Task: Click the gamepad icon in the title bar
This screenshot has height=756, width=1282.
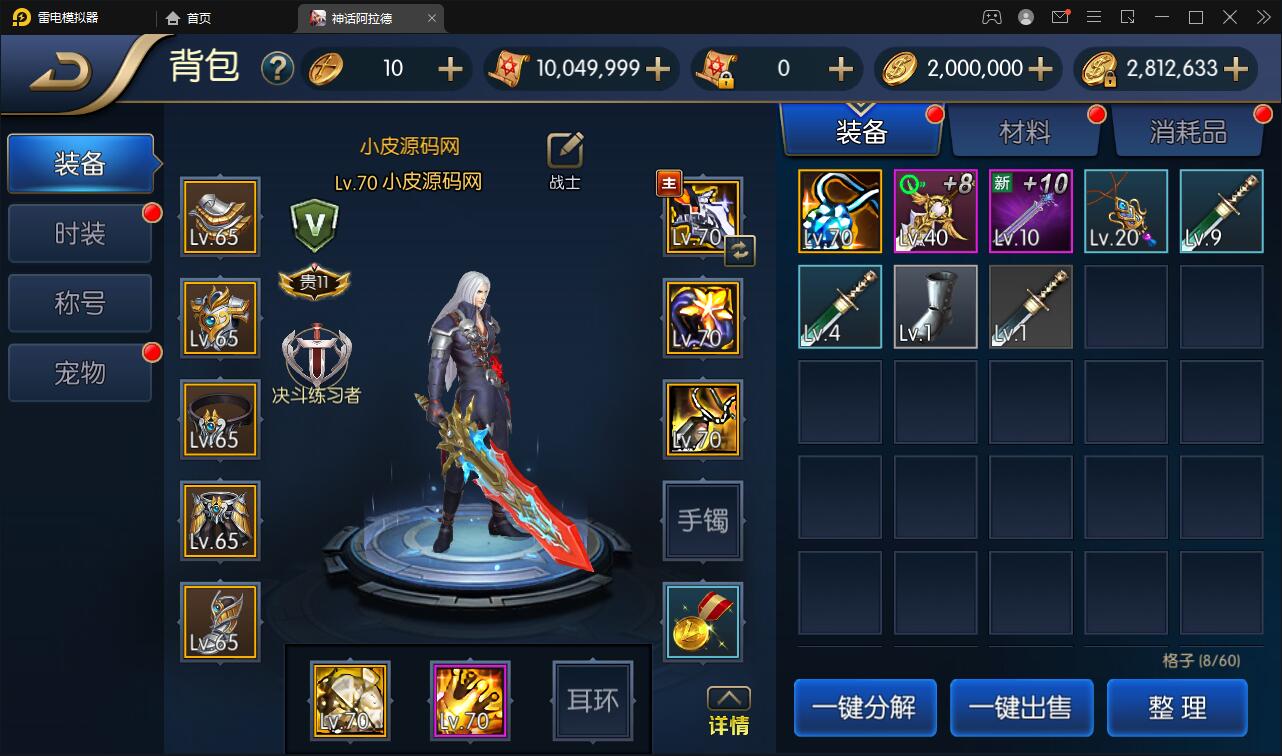Action: [x=992, y=16]
